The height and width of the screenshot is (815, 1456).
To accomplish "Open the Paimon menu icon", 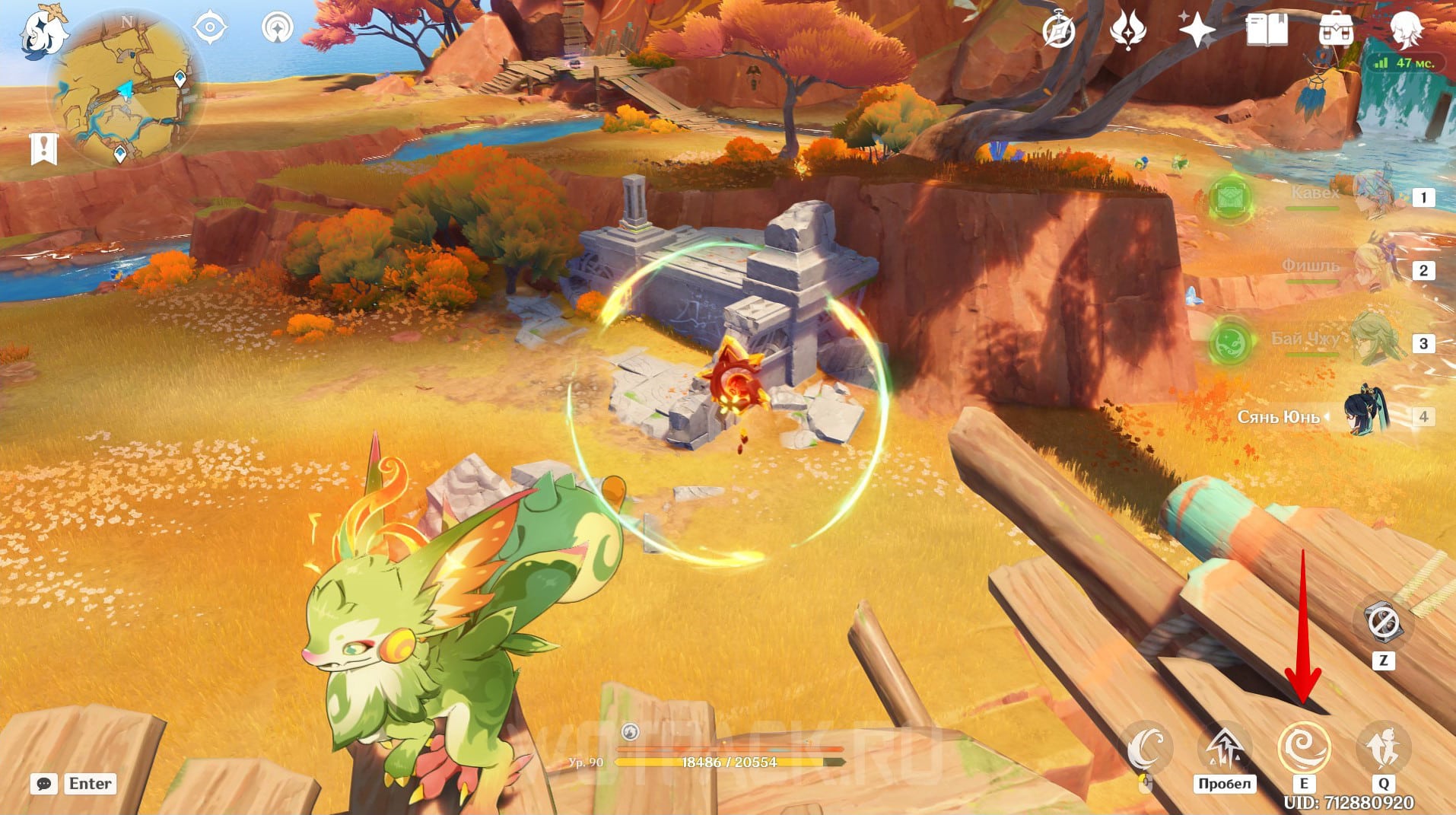I will pyautogui.click(x=44, y=32).
